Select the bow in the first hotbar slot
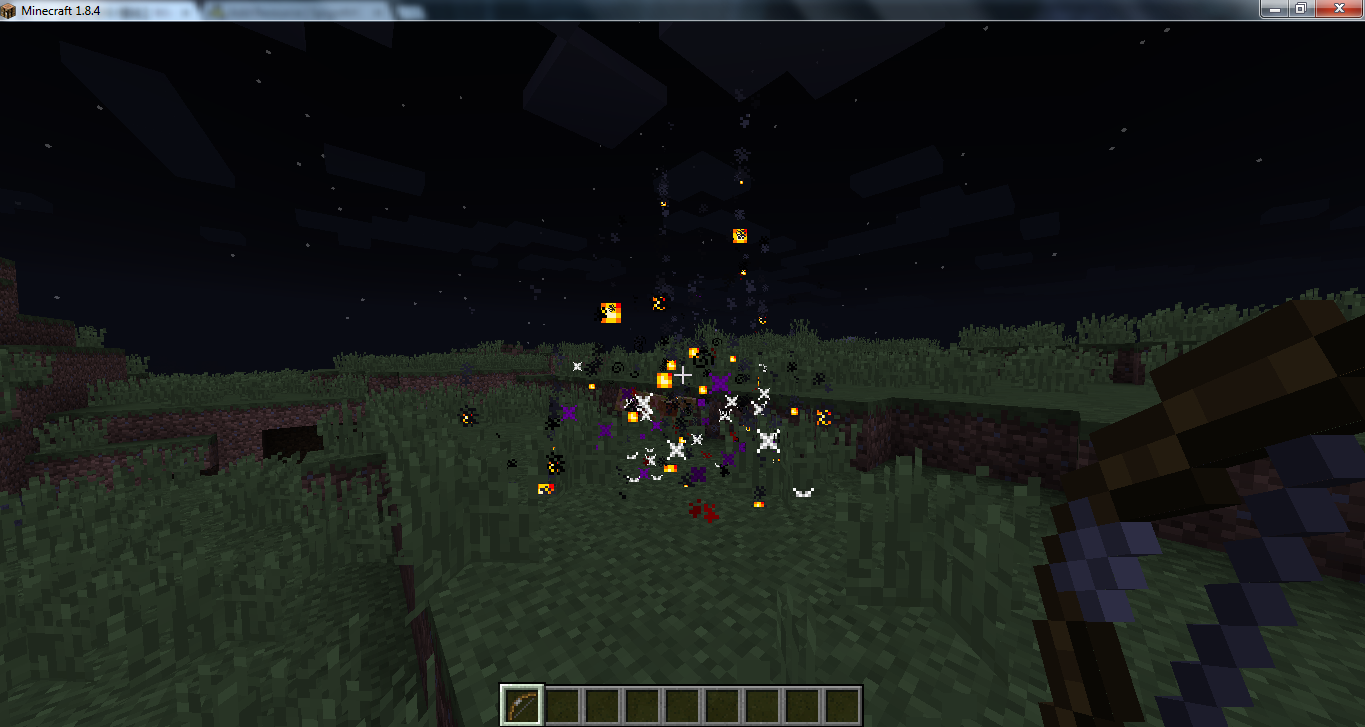The image size is (1365, 727). pyautogui.click(x=521, y=705)
